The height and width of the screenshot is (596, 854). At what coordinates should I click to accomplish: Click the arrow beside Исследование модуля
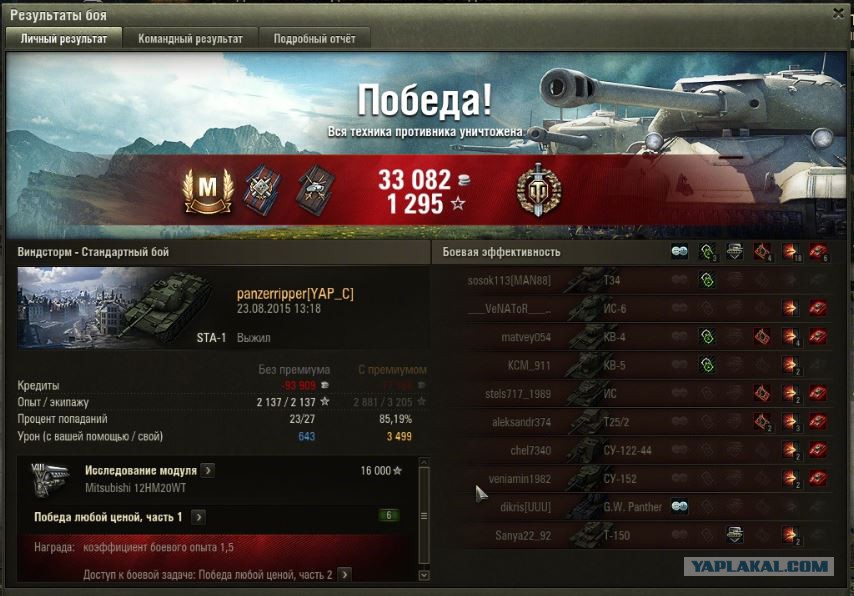pyautogui.click(x=207, y=471)
